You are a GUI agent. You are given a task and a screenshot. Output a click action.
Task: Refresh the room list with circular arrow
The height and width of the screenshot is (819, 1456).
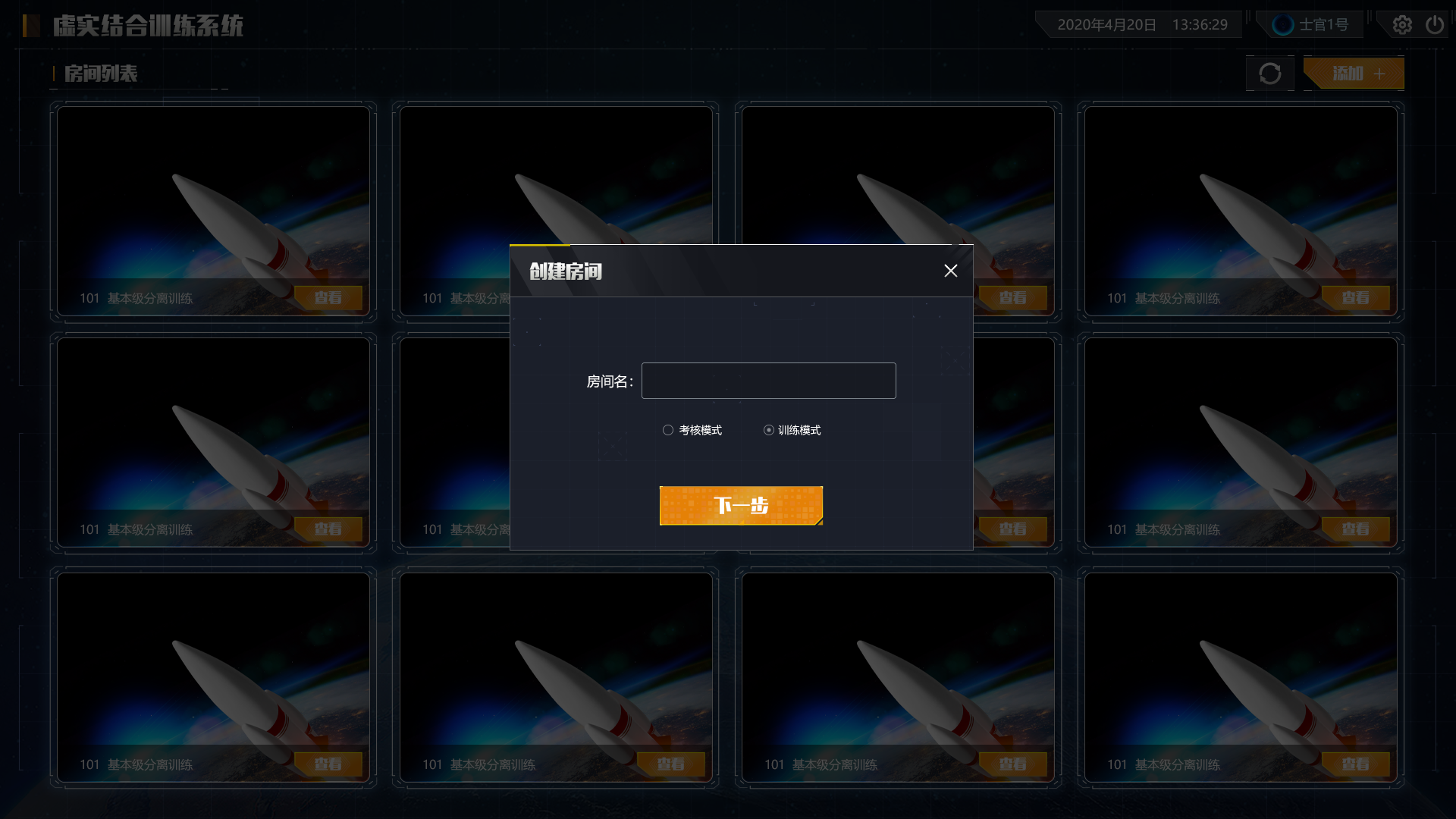coord(1270,74)
